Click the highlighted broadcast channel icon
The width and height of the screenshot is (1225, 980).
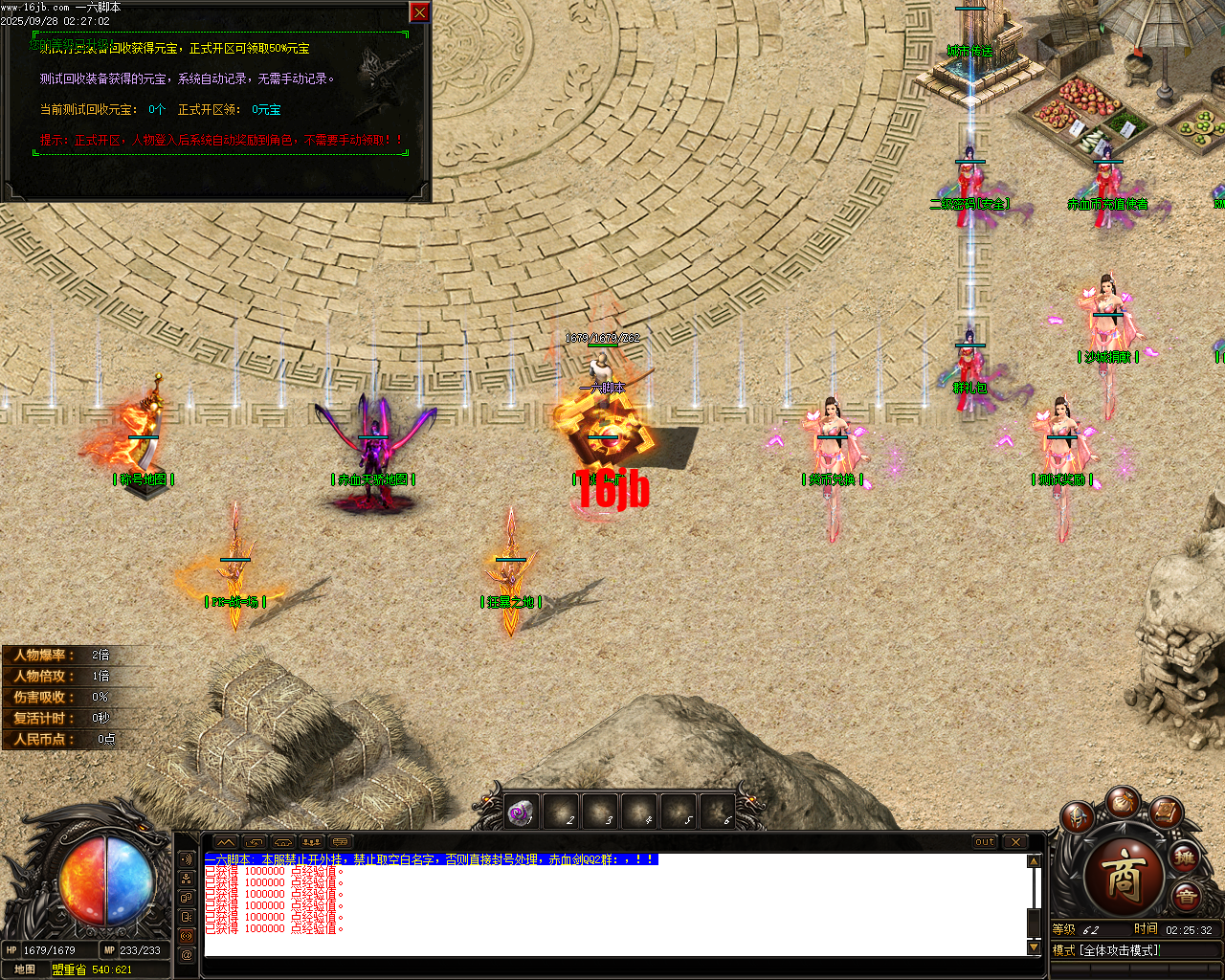click(x=187, y=935)
